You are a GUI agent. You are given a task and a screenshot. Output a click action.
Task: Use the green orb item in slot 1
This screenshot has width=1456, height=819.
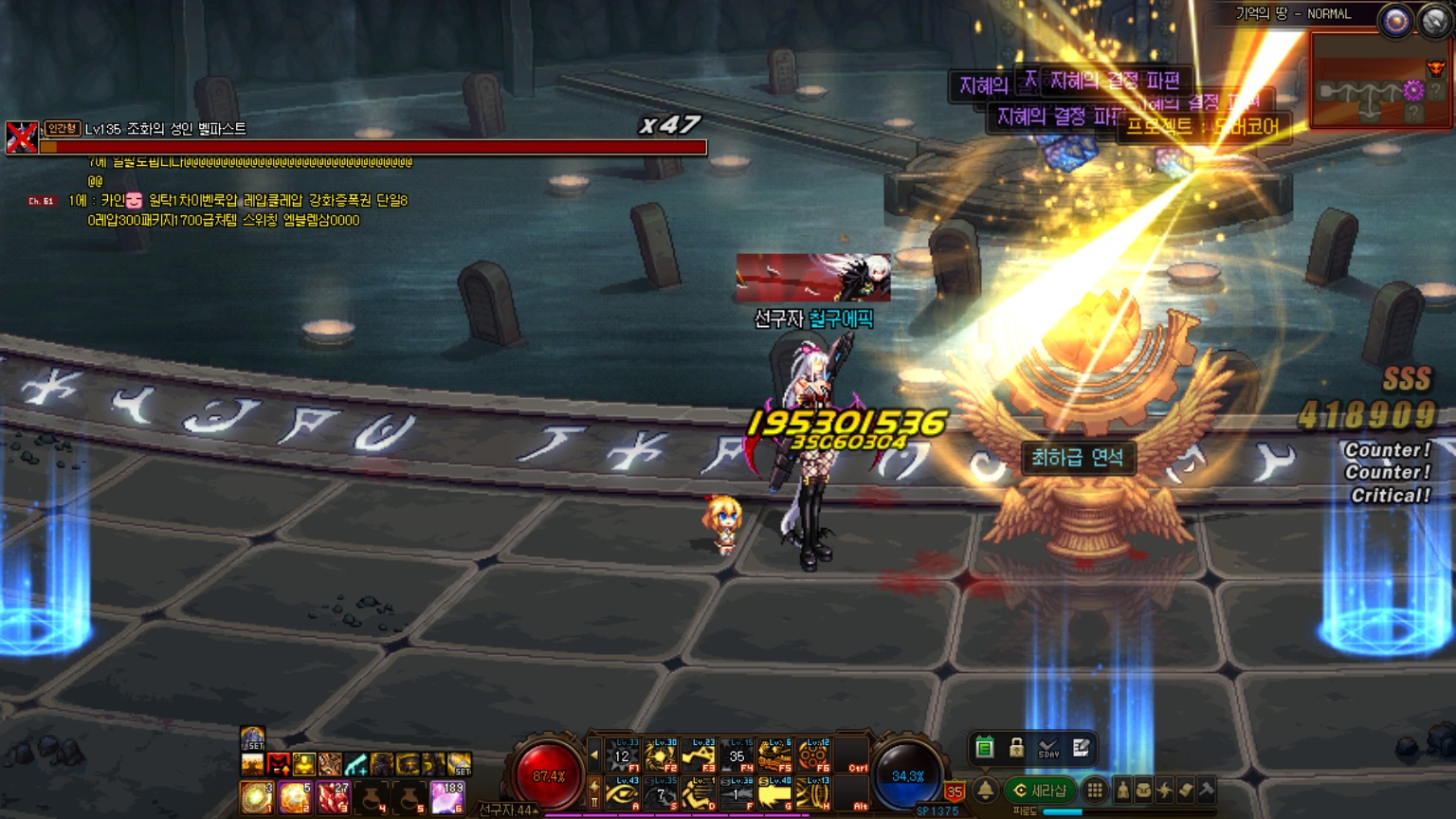(x=256, y=798)
